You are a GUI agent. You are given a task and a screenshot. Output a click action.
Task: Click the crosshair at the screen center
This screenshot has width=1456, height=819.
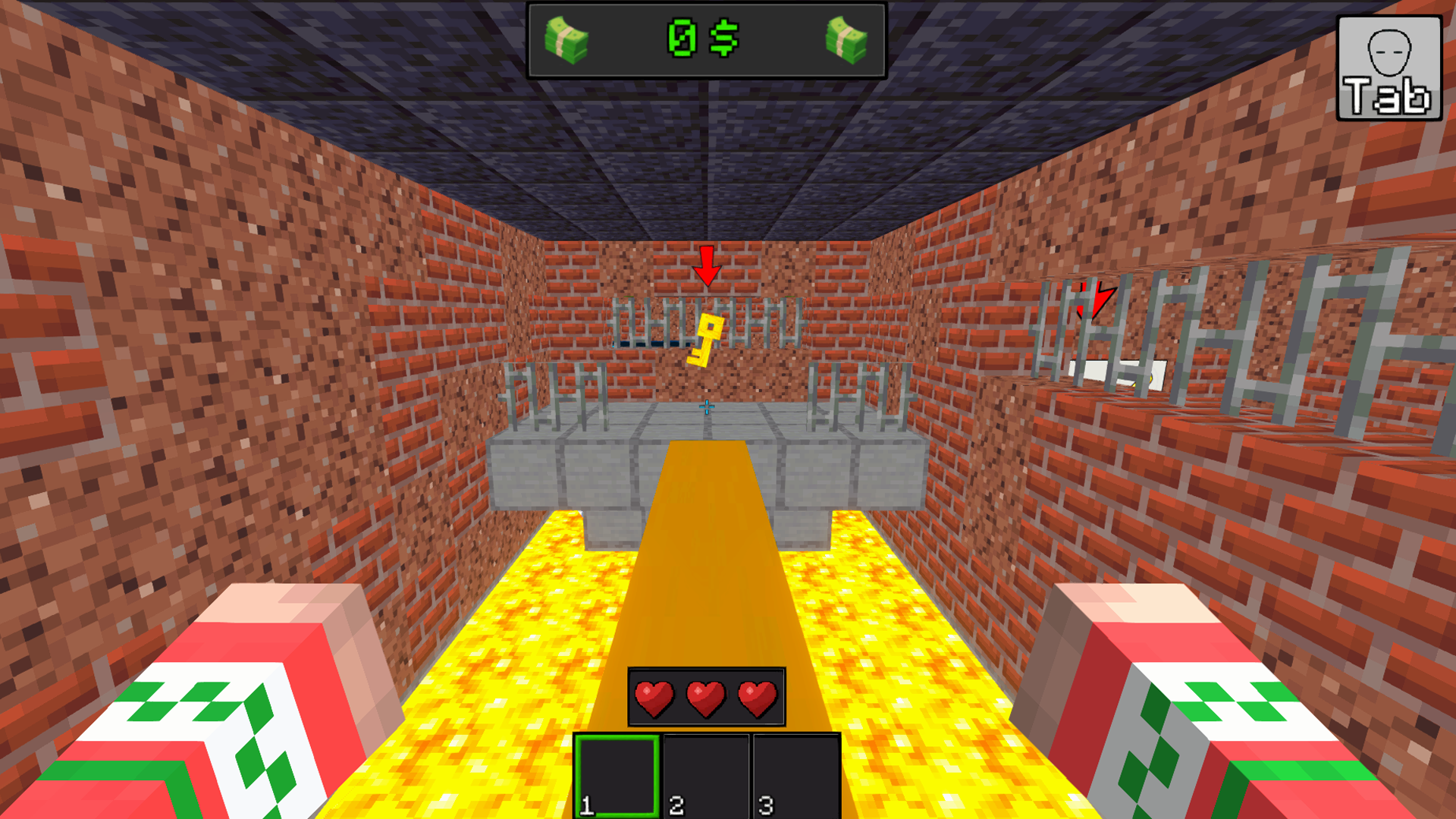click(708, 406)
